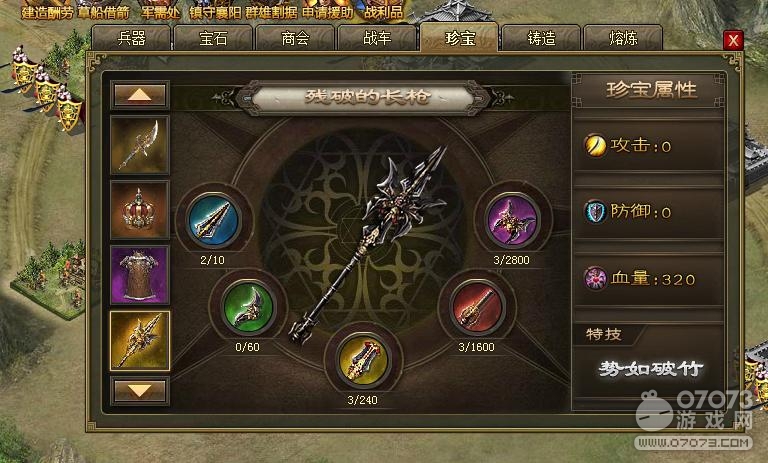The height and width of the screenshot is (463, 768).
Task: Select the halberd treasure thumbnail
Action: [x=139, y=145]
